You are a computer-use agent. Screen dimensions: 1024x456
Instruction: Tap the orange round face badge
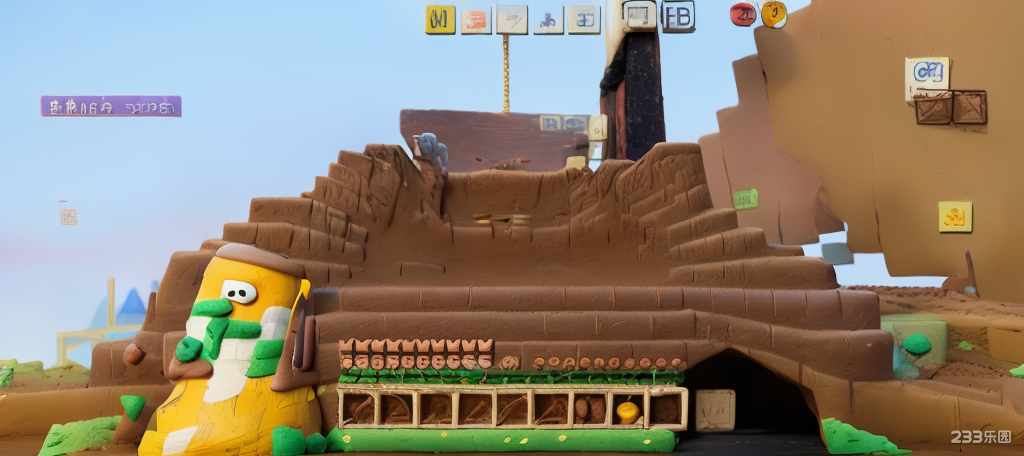click(x=774, y=14)
